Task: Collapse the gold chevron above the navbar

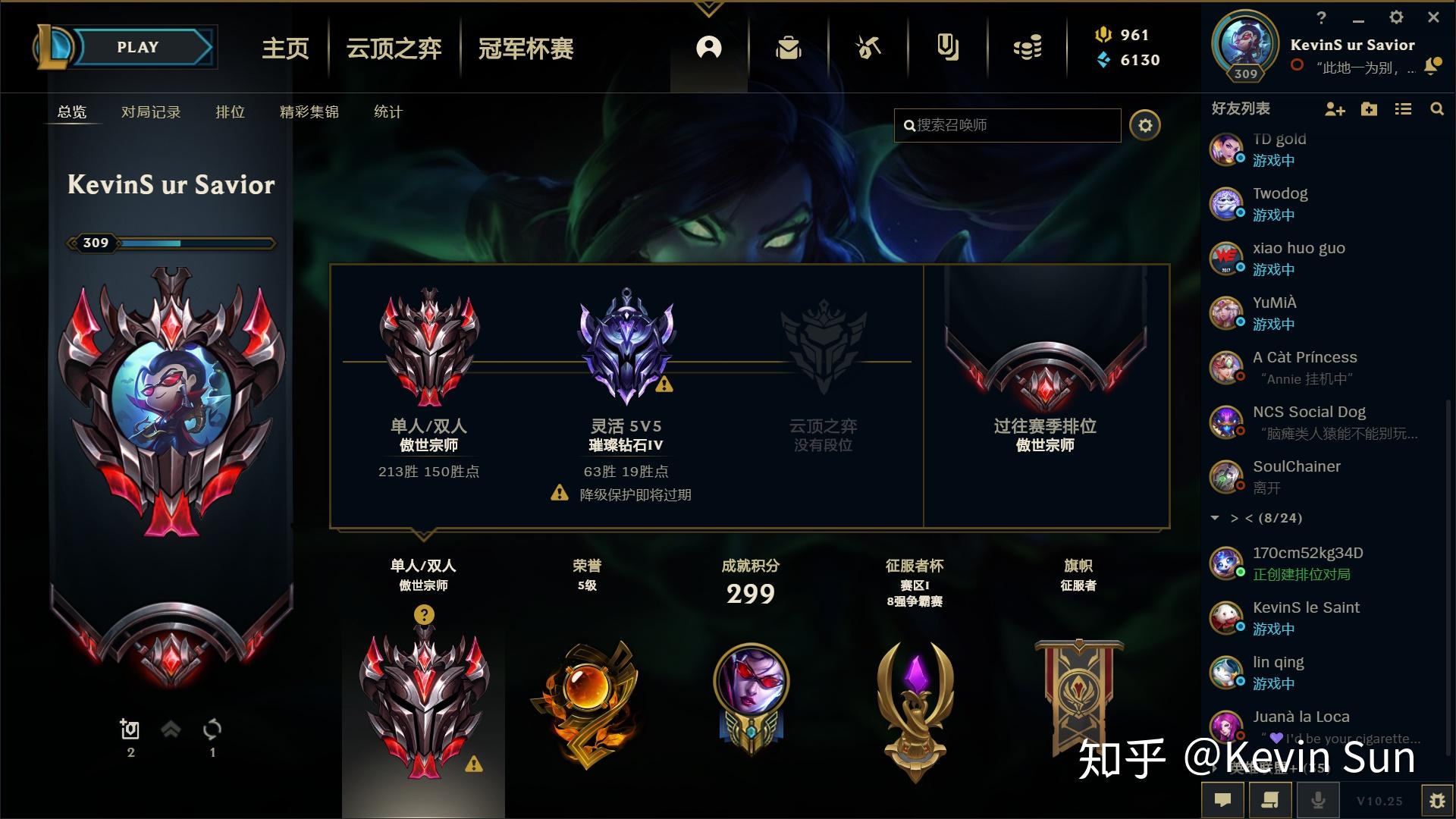Action: pyautogui.click(x=708, y=9)
